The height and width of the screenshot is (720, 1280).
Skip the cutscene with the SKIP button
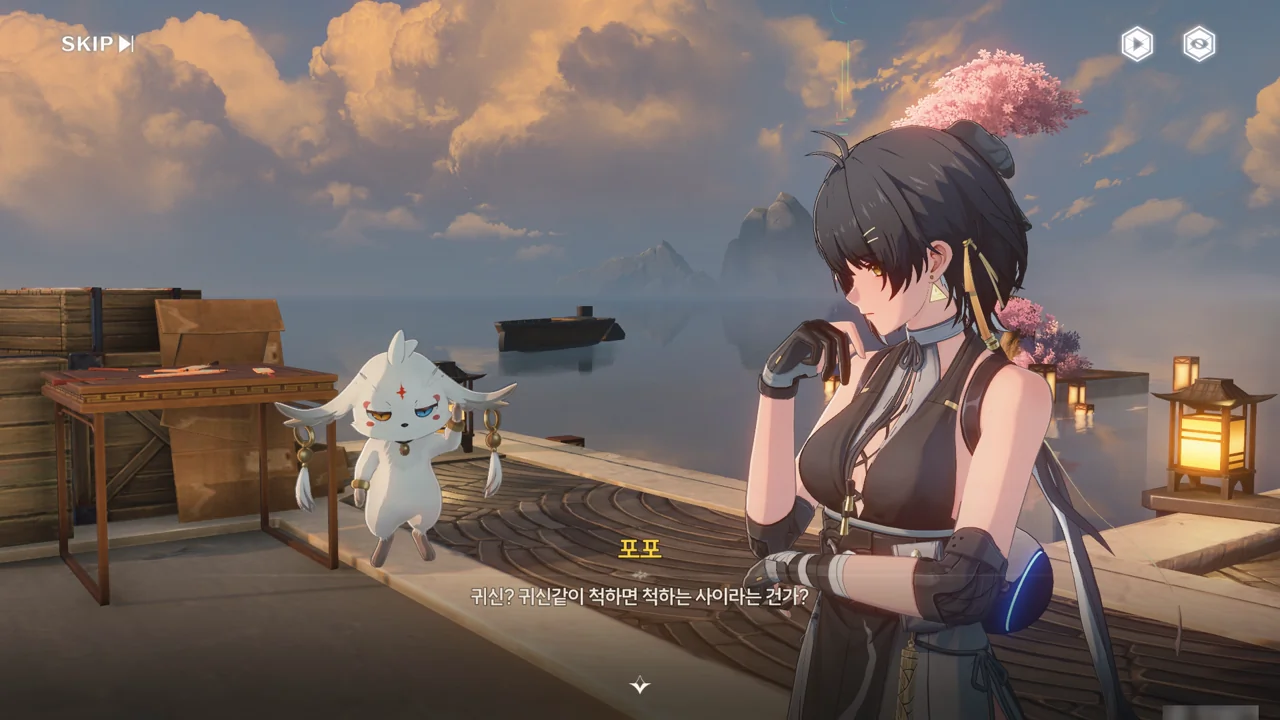[97, 44]
